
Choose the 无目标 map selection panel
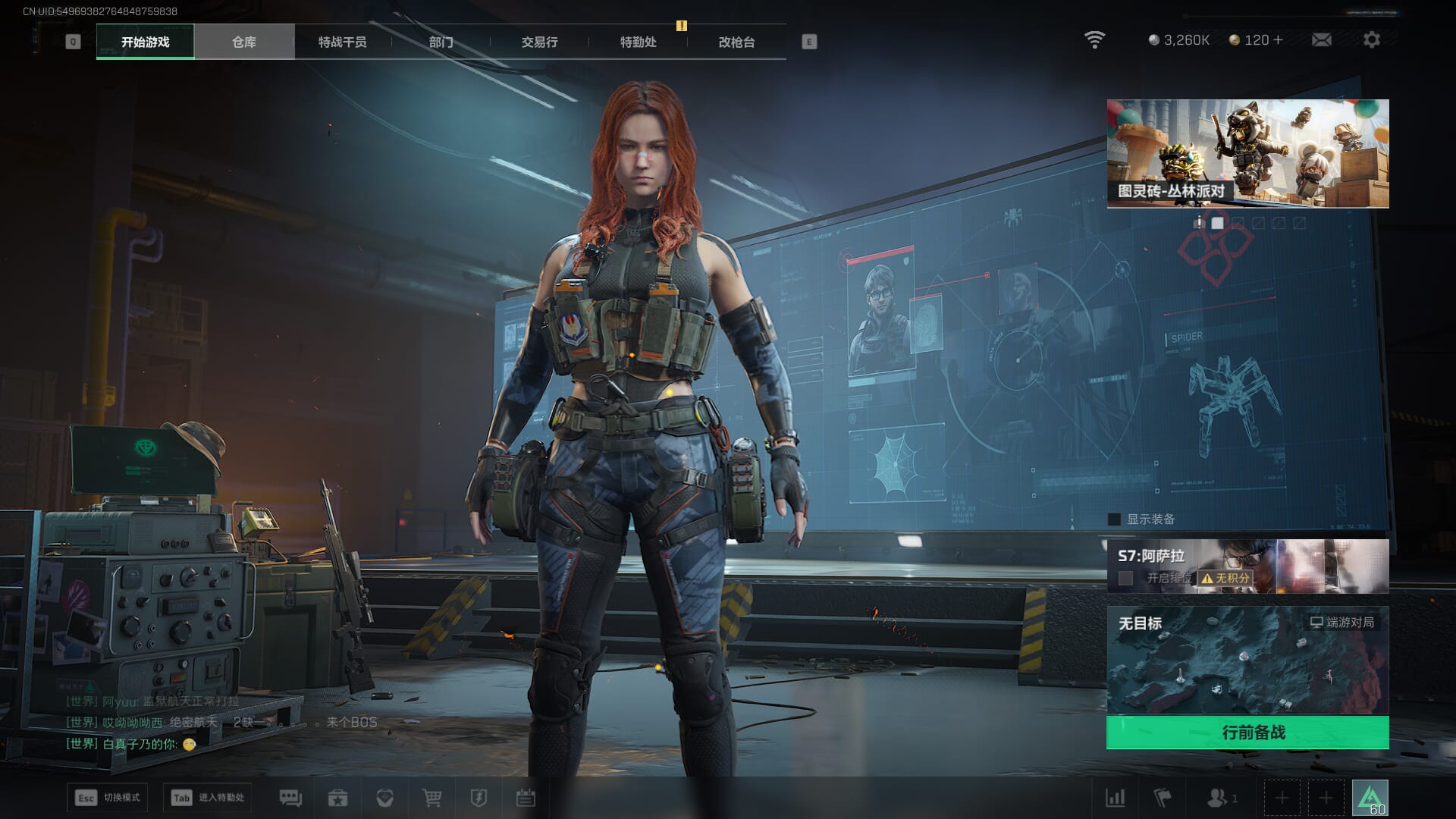(1247, 660)
